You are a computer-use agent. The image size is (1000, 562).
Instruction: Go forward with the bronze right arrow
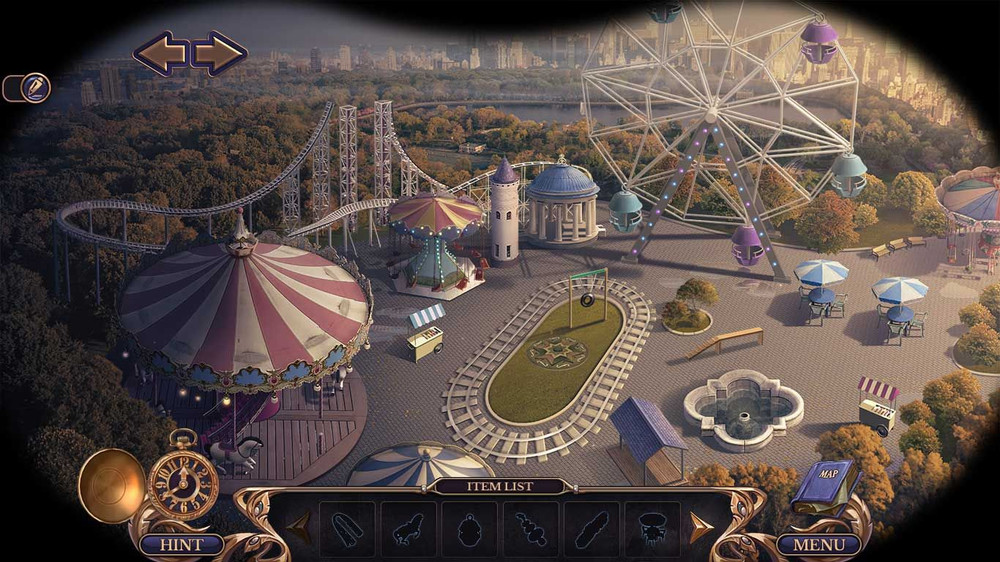click(220, 53)
